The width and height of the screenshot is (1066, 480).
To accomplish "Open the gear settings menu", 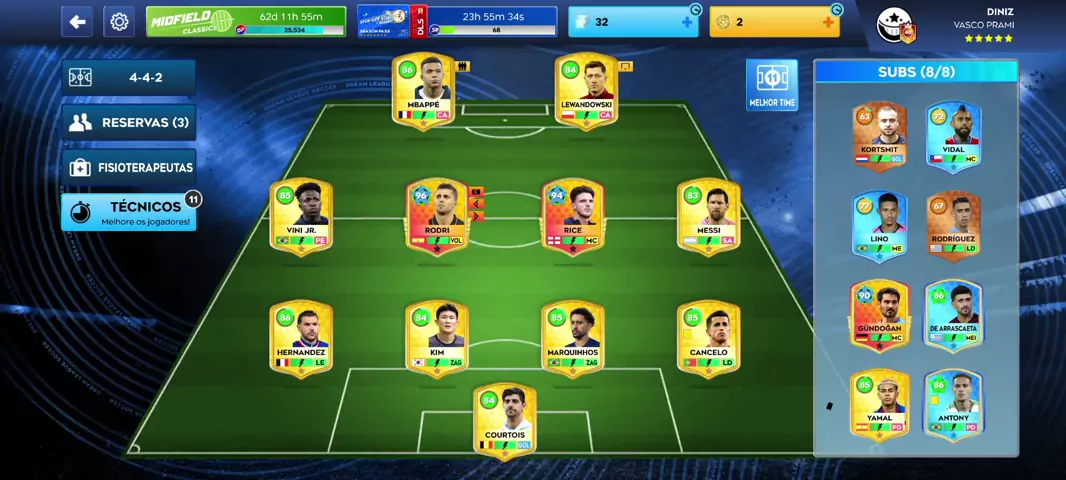I will tap(119, 21).
